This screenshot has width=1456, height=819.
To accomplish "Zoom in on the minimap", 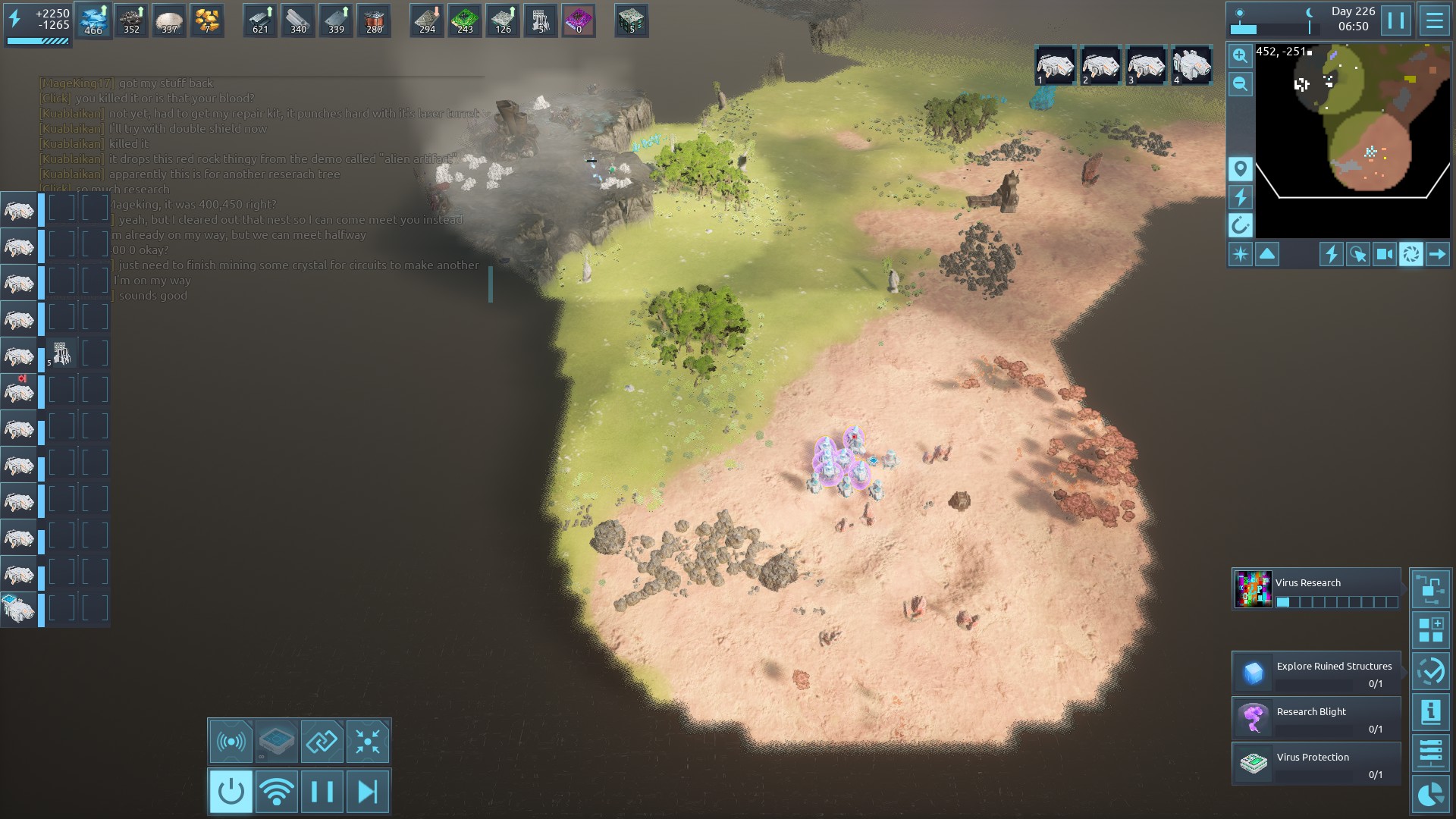I will tap(1240, 55).
